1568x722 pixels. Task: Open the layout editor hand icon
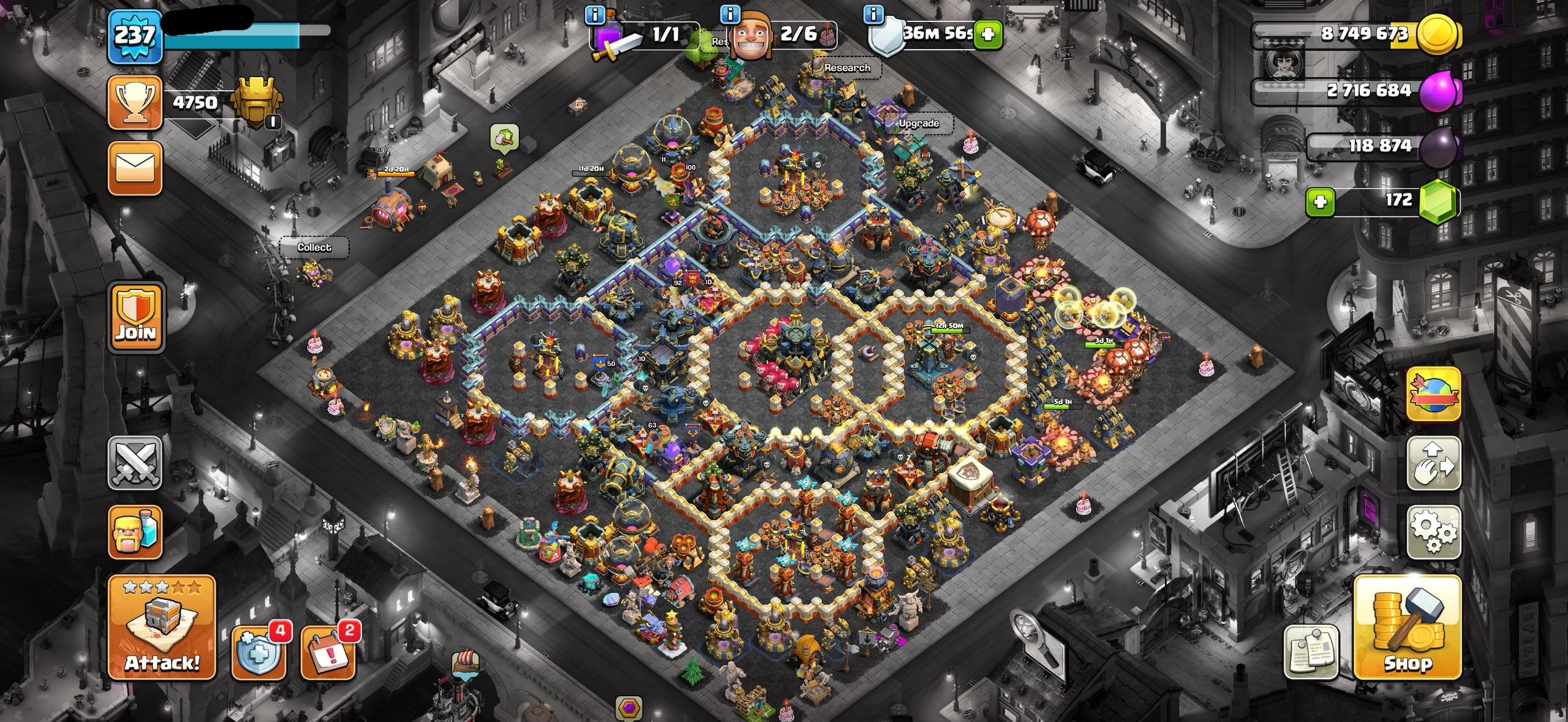click(1433, 463)
